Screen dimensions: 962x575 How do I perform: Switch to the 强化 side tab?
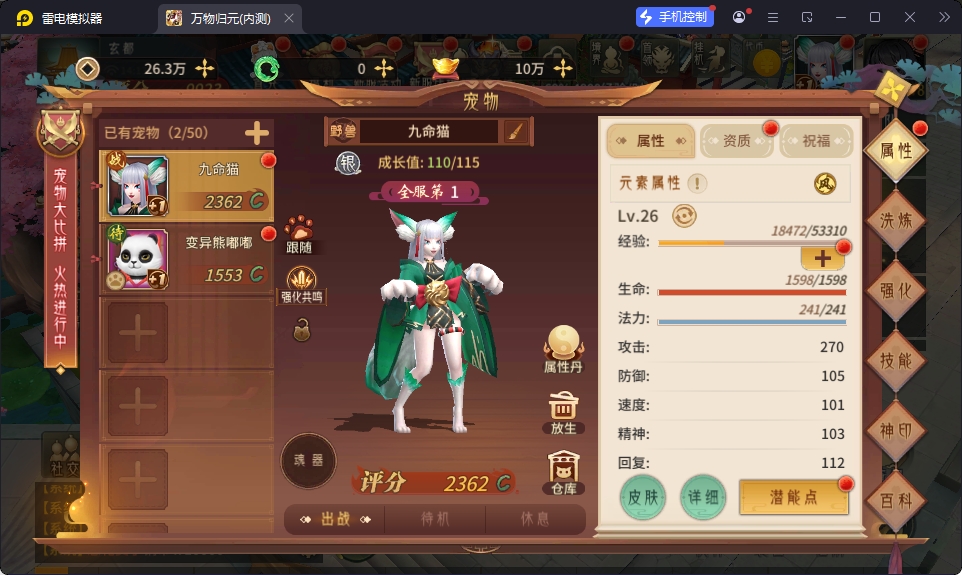(x=895, y=291)
